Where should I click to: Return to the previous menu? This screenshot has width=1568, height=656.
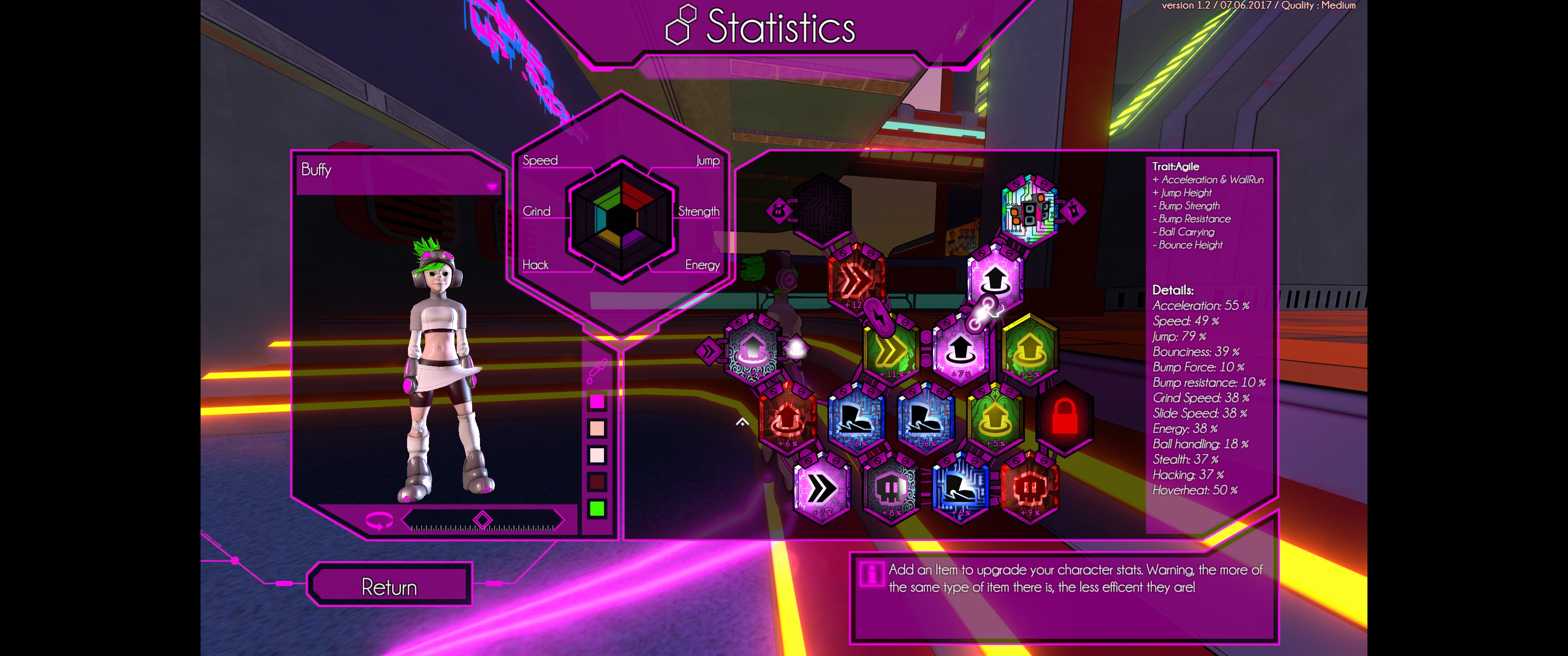[x=390, y=586]
